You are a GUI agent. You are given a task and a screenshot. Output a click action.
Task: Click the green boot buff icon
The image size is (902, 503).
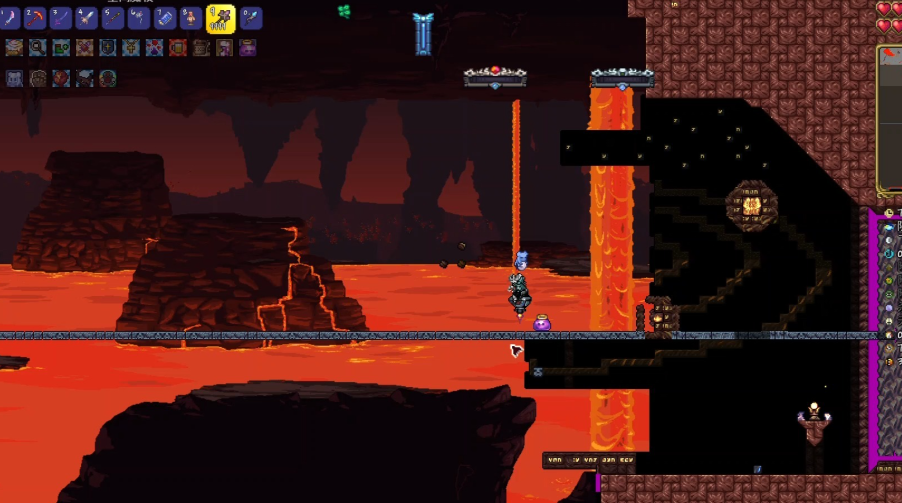61,47
